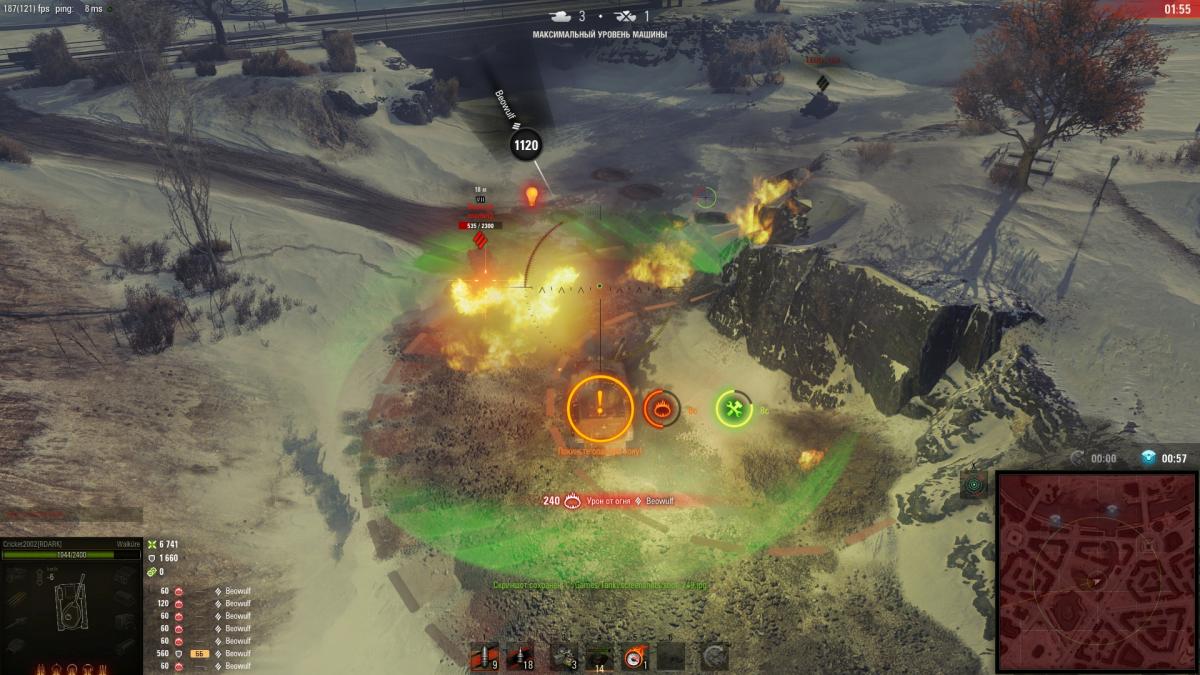Screen dimensions: 1200x675
Task: Click the orange fire status icon
Action: pyautogui.click(x=661, y=408)
